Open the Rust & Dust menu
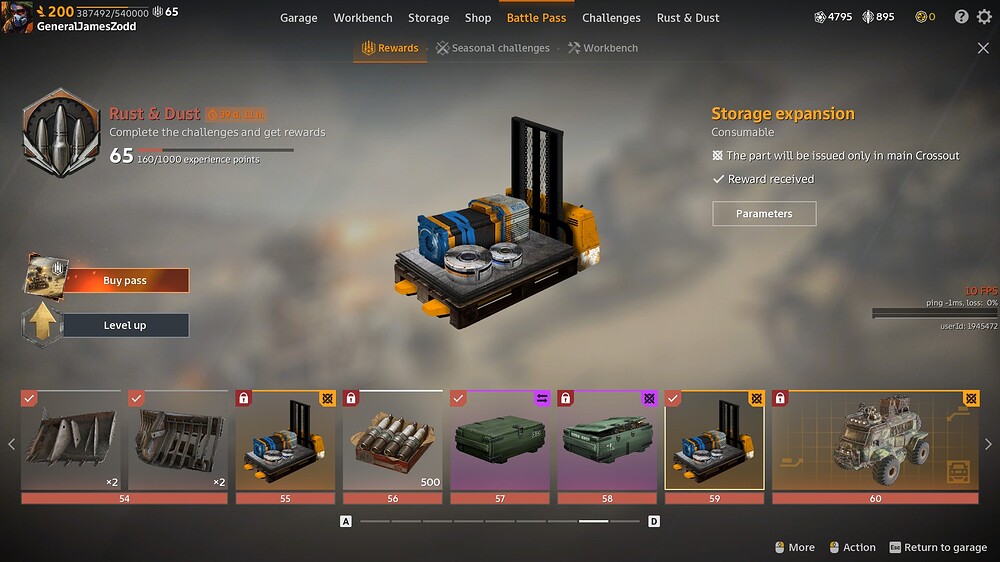The image size is (1000, 562). (x=688, y=18)
